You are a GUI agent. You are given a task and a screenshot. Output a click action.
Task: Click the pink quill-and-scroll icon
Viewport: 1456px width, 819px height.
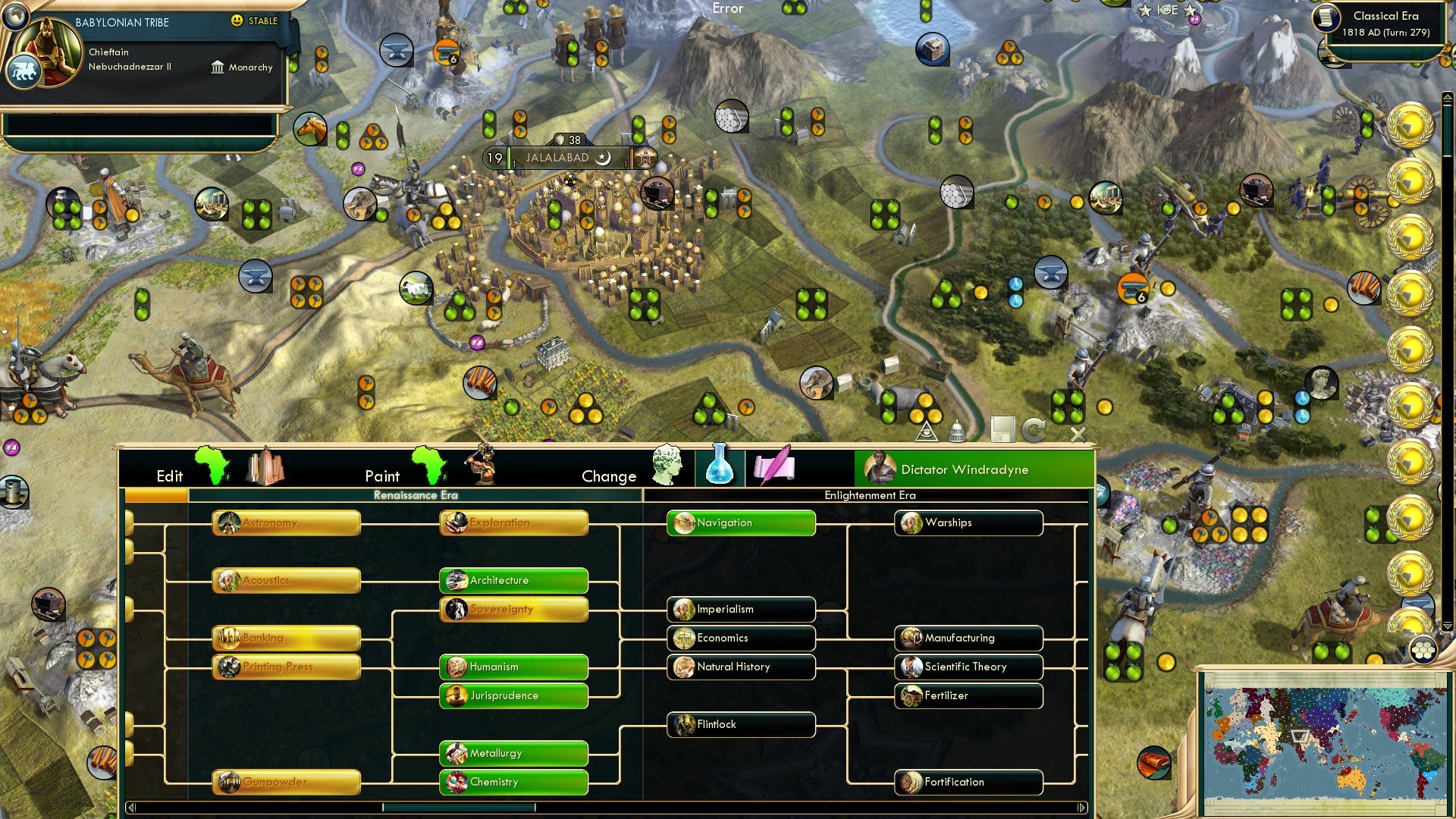(x=774, y=466)
